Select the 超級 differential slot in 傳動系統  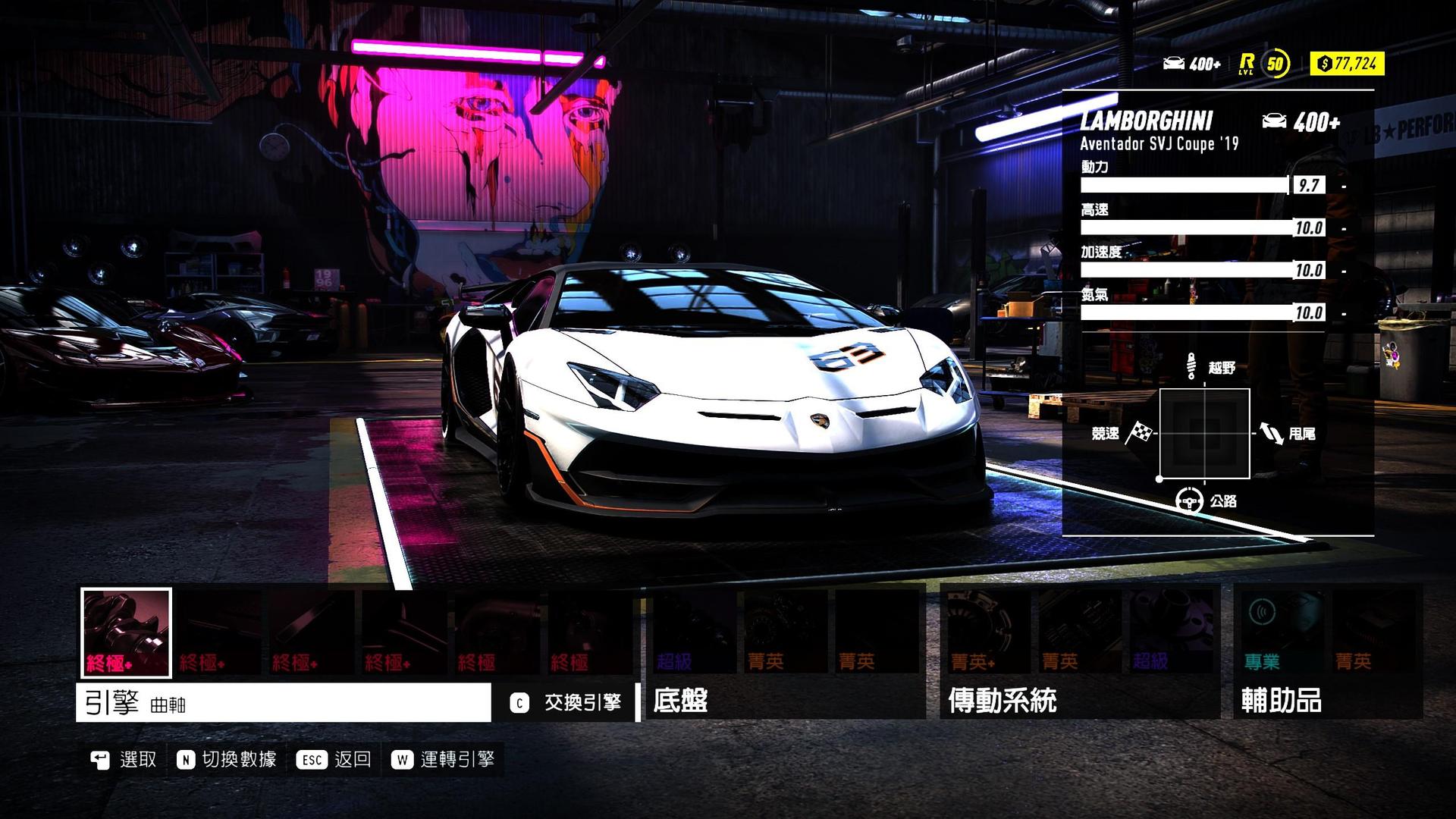pyautogui.click(x=1170, y=632)
